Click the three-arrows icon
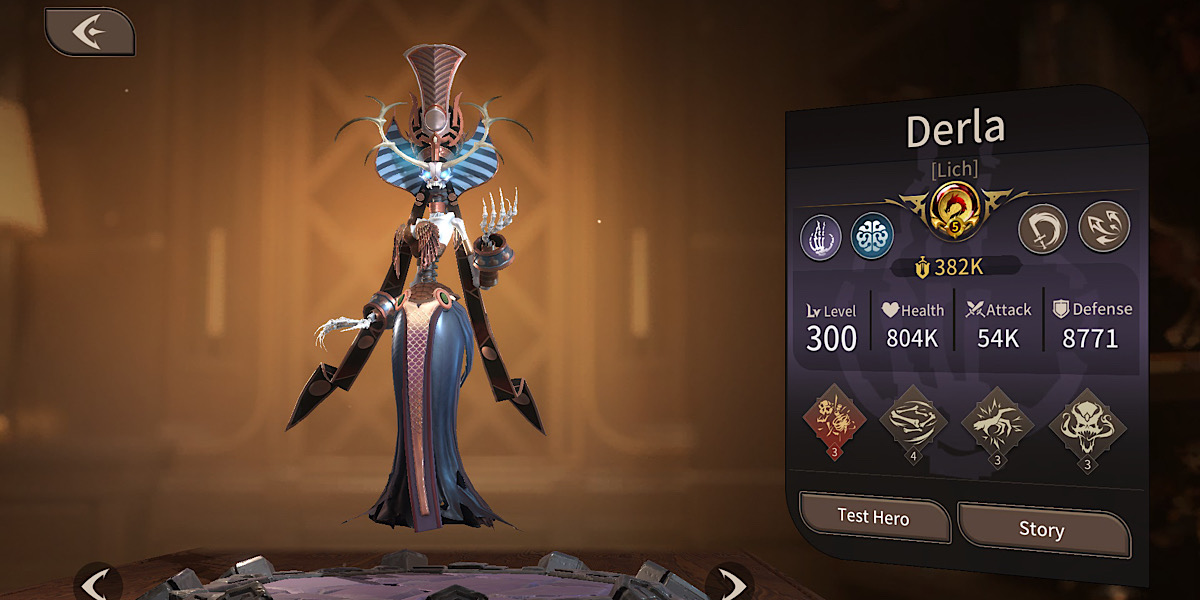The height and width of the screenshot is (600, 1200). point(1103,226)
